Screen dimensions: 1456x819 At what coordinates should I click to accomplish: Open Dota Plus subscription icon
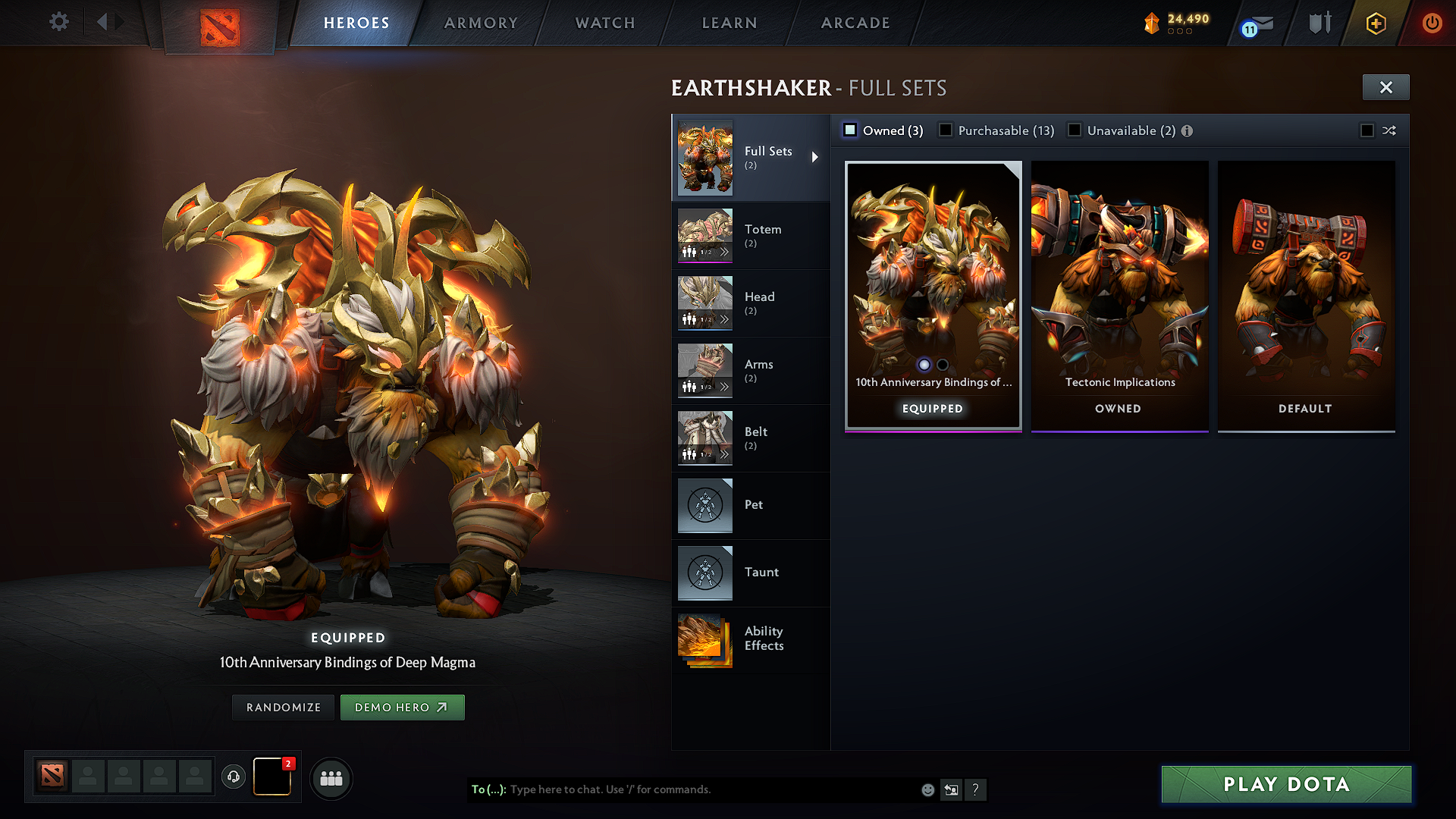[x=1375, y=23]
